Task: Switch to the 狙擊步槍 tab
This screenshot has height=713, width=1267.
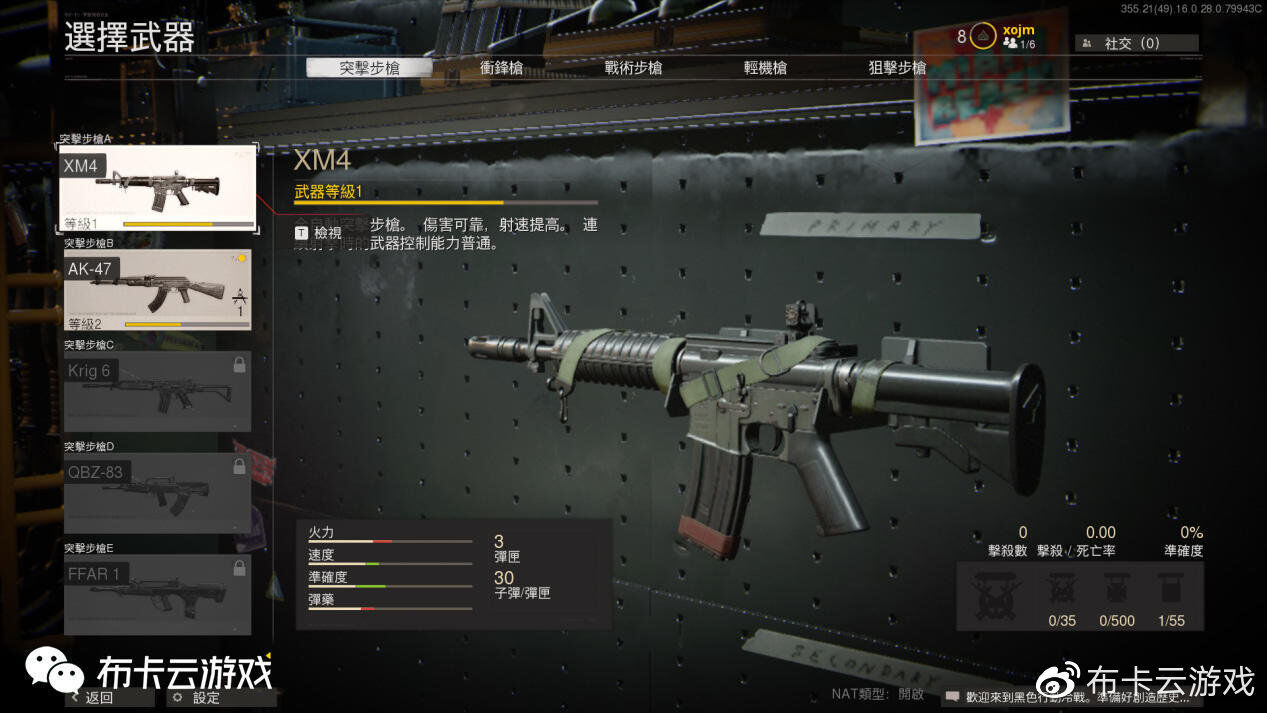Action: (897, 68)
